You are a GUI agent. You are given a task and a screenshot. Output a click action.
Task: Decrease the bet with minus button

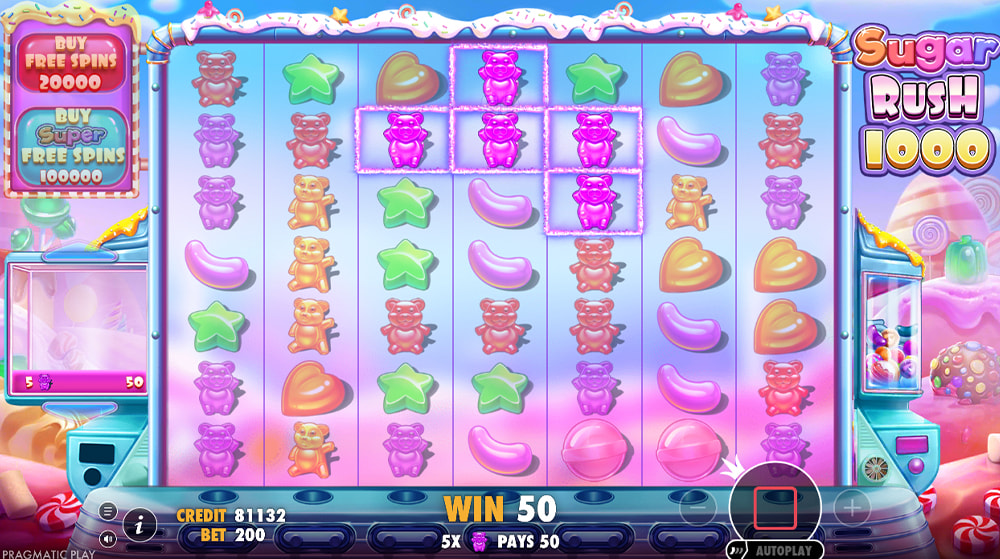[699, 508]
